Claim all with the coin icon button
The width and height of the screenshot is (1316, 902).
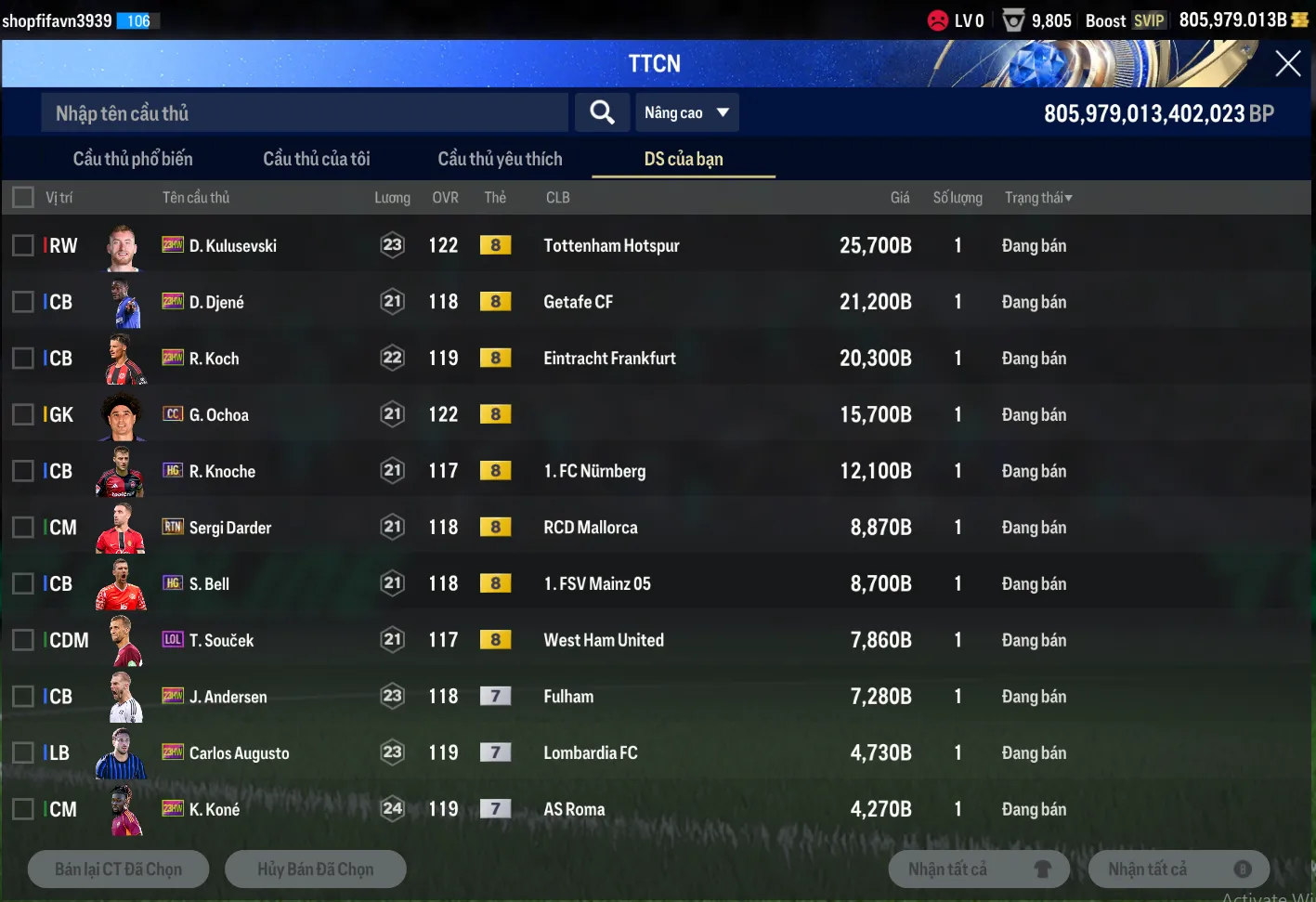click(x=1179, y=869)
